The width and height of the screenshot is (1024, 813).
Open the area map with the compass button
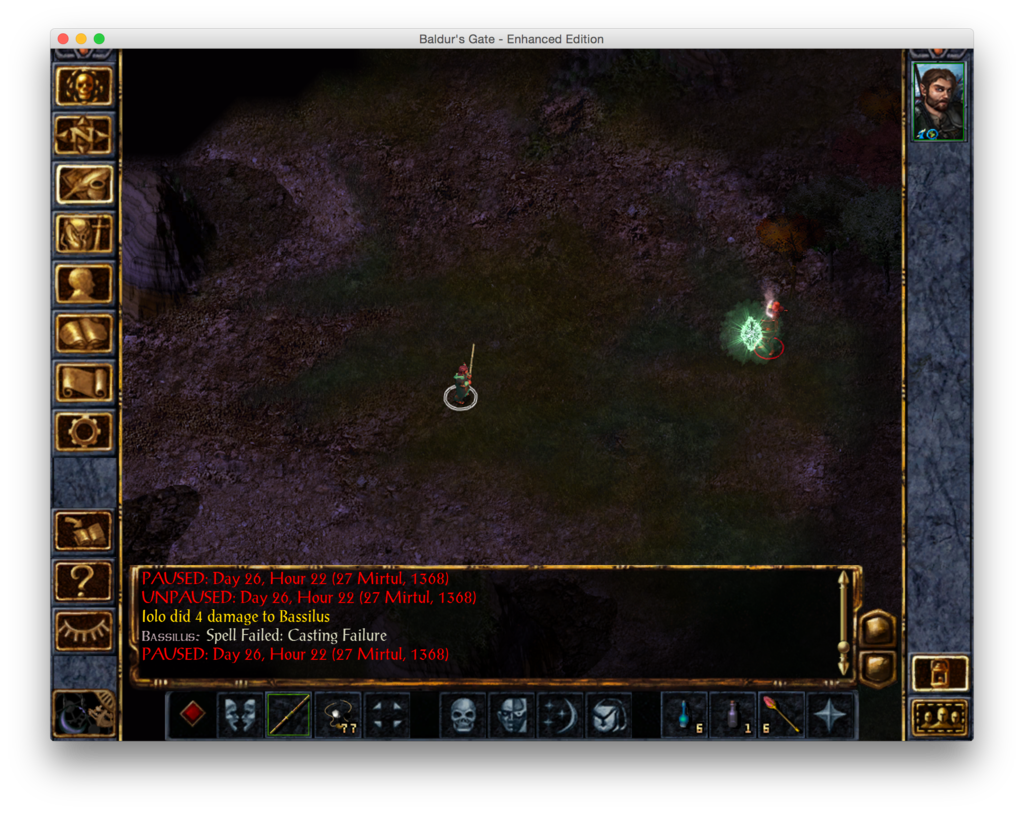84,136
